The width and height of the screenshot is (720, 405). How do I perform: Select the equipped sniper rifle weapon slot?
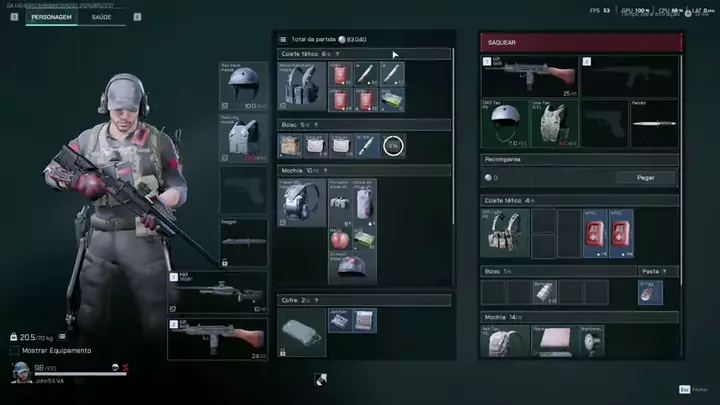pos(218,291)
